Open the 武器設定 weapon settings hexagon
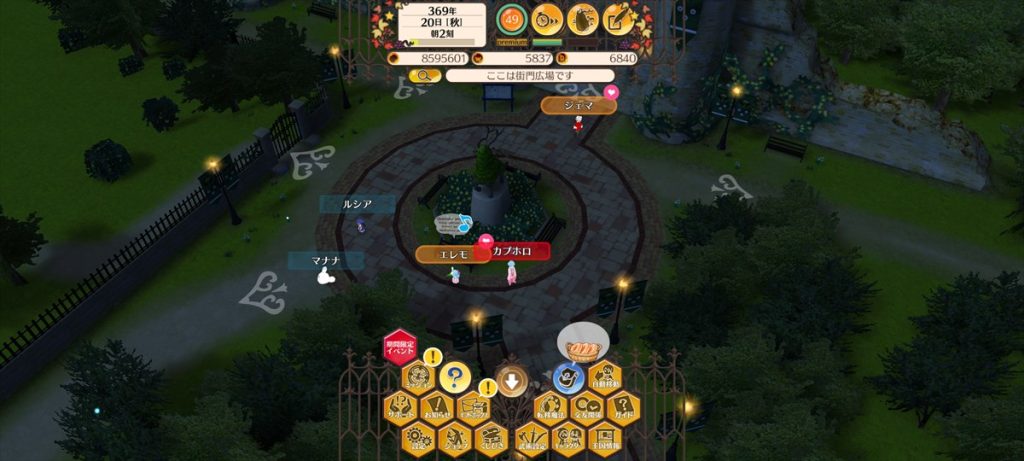The height and width of the screenshot is (461, 1024). [x=530, y=437]
